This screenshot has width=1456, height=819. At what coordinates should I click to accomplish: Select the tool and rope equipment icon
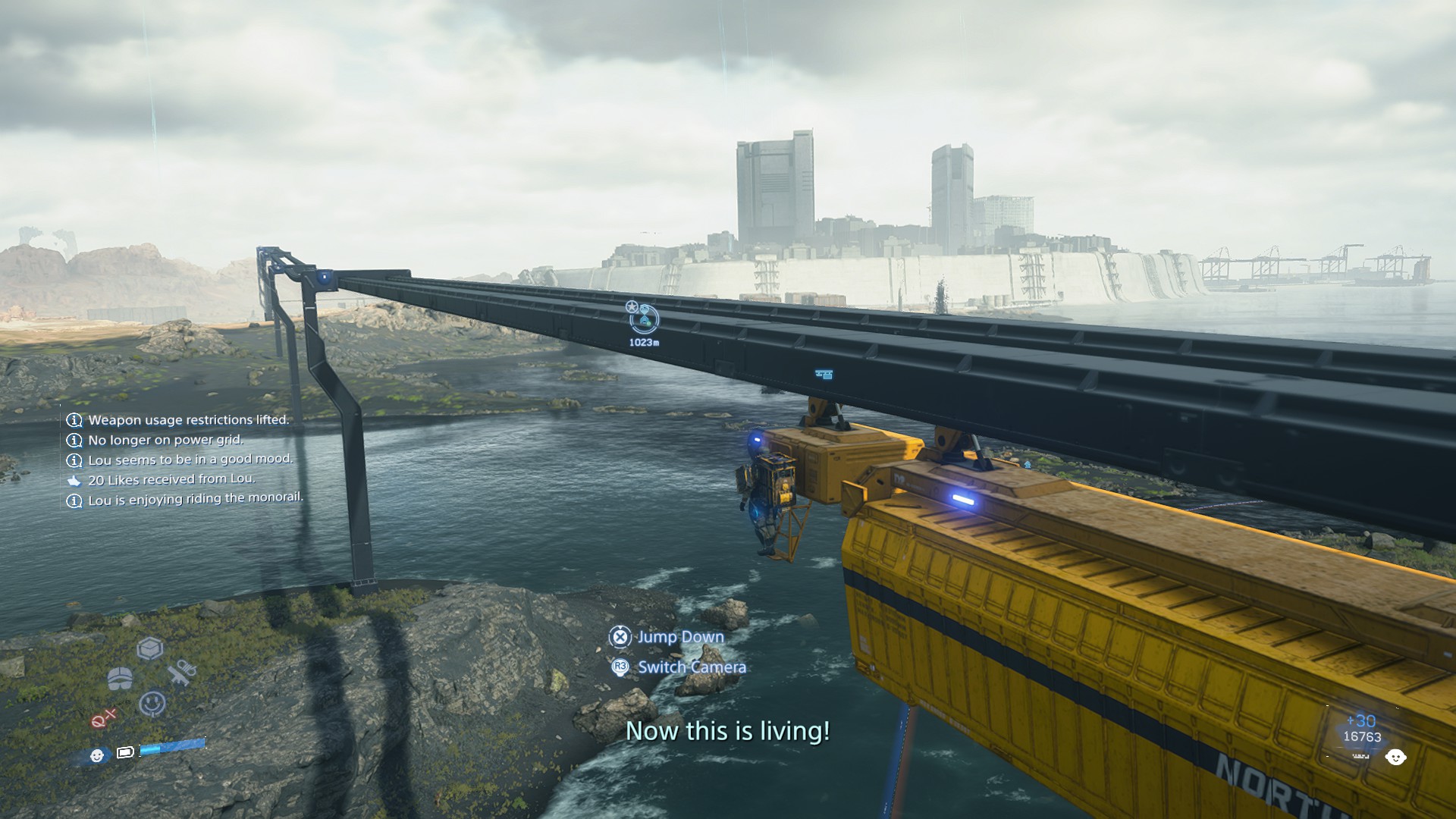point(182,673)
